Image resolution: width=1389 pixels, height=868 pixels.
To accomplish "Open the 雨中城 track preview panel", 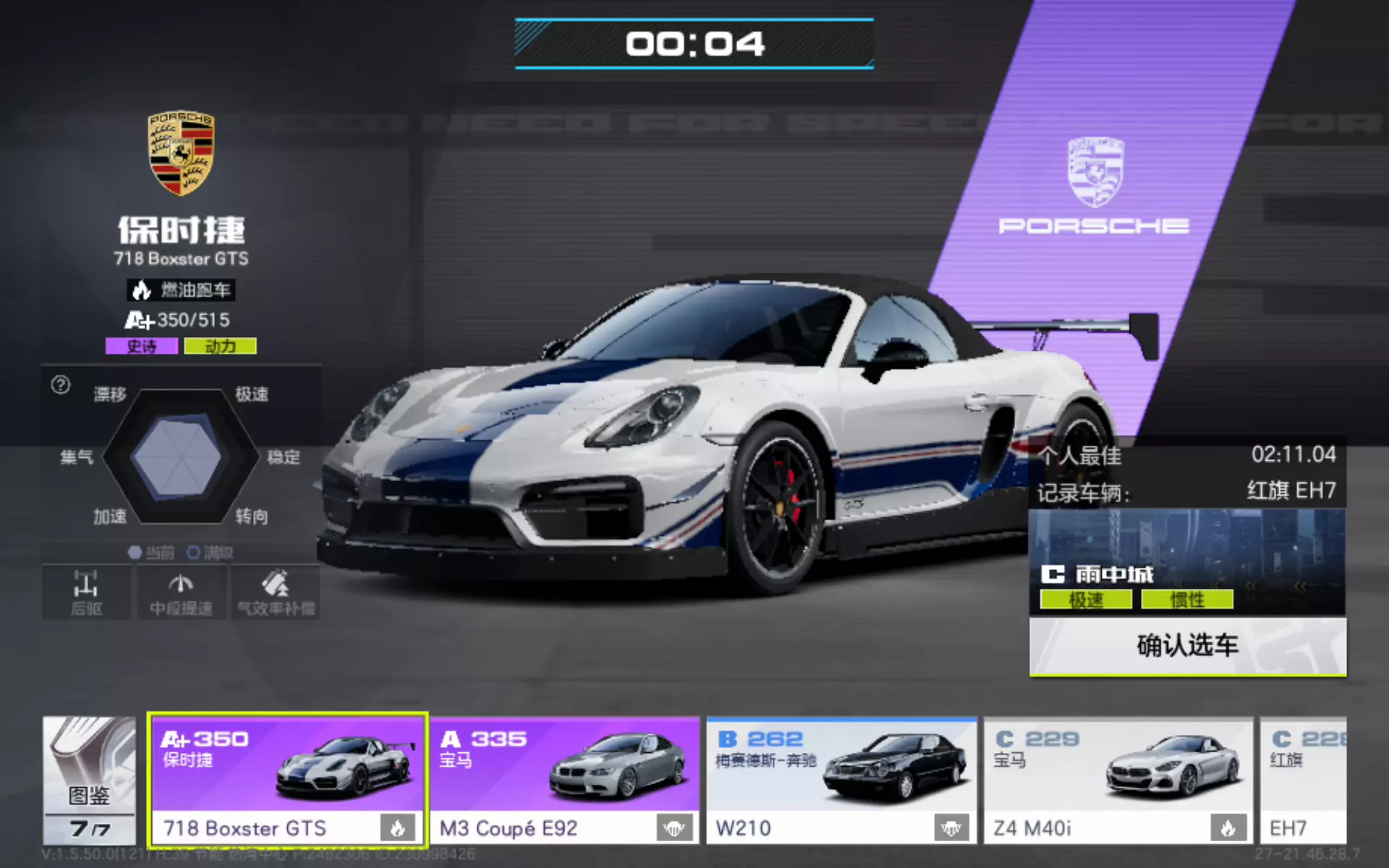I will point(1186,562).
